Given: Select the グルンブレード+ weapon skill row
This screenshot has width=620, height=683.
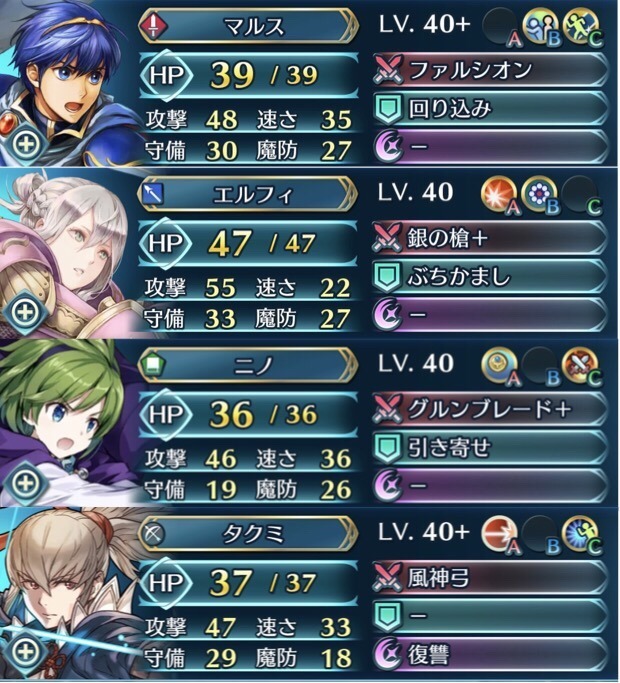Looking at the screenshot, I should click(x=490, y=408).
